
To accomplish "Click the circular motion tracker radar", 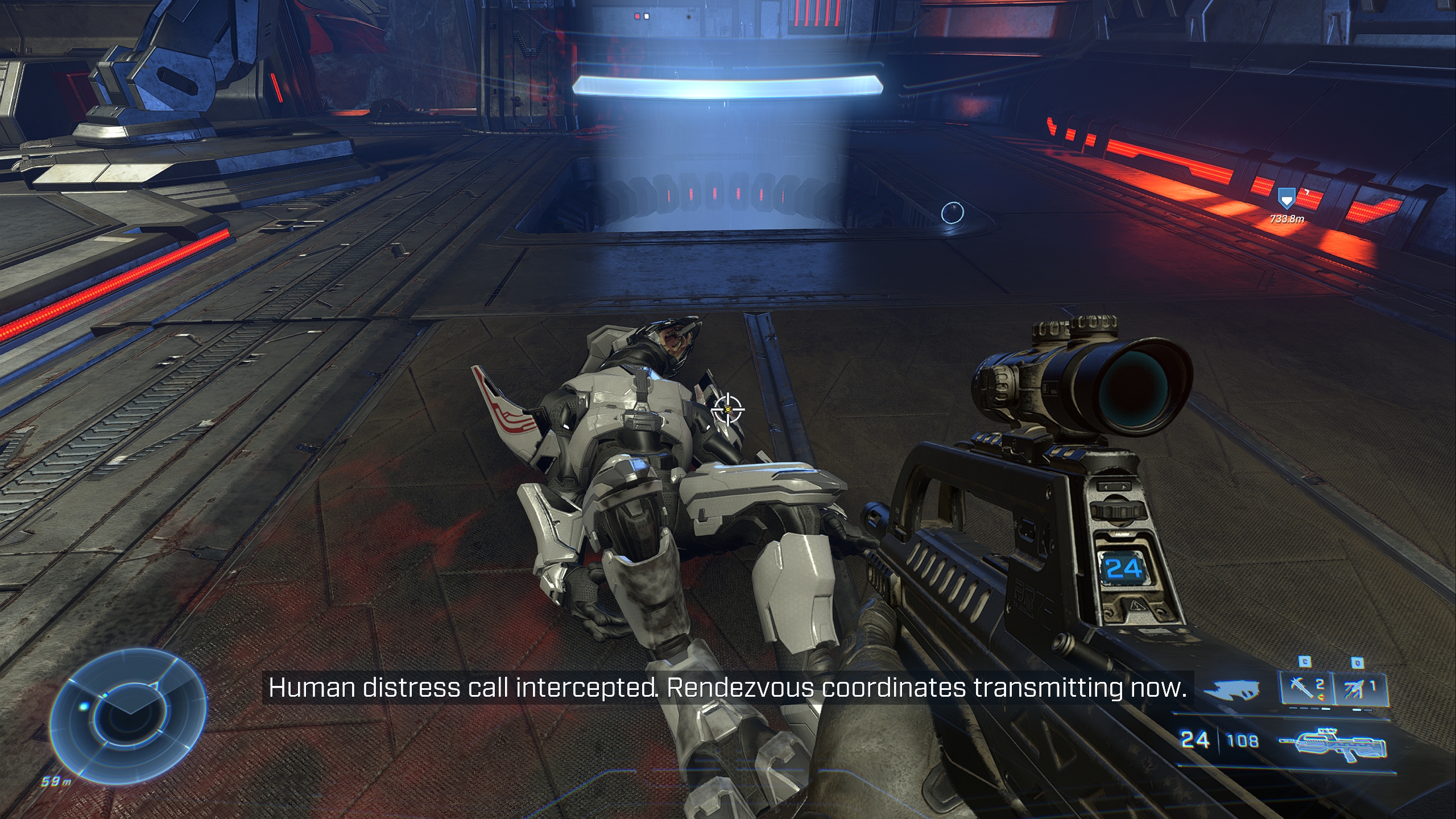I will coord(129,715).
